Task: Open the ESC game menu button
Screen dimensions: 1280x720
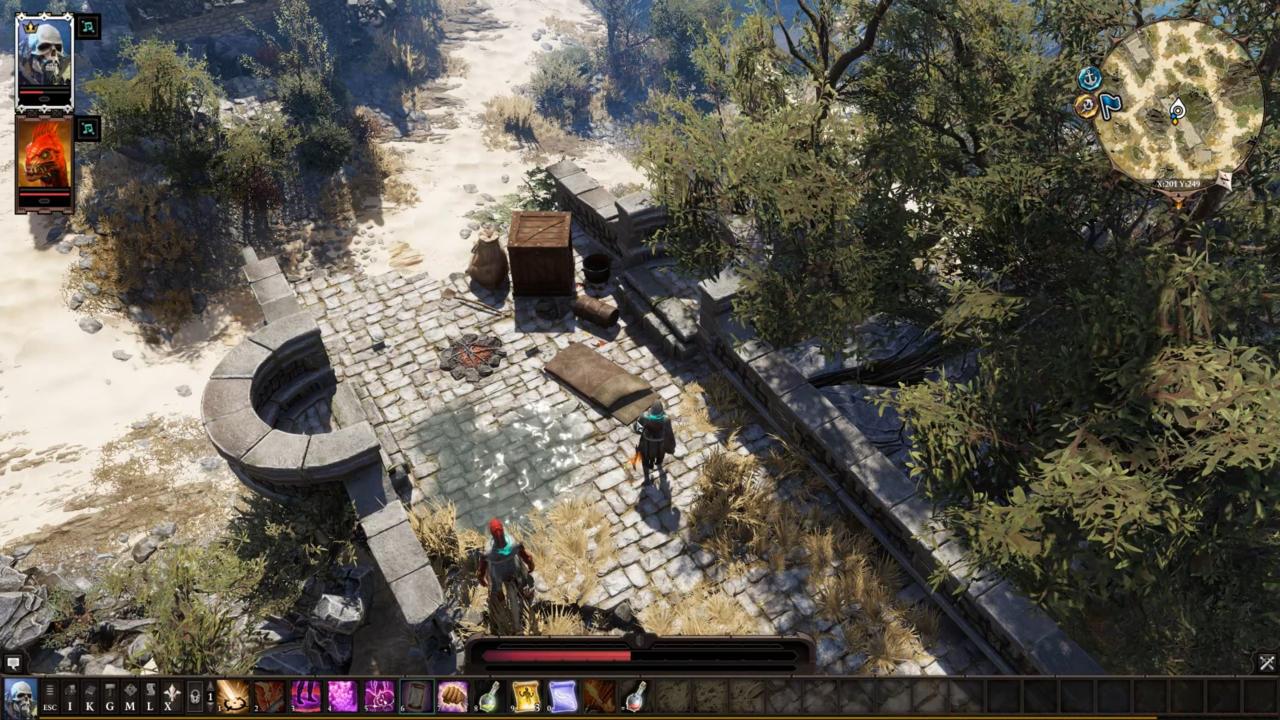Action: [49, 696]
